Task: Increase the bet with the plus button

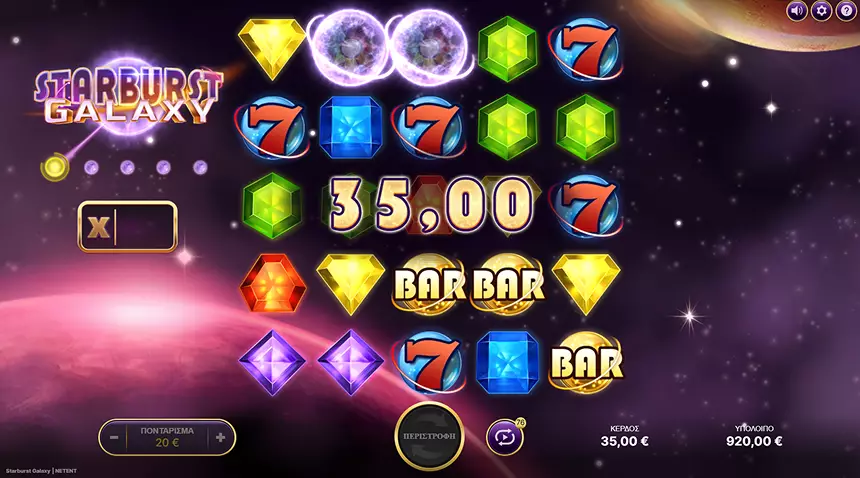Action: click(220, 437)
